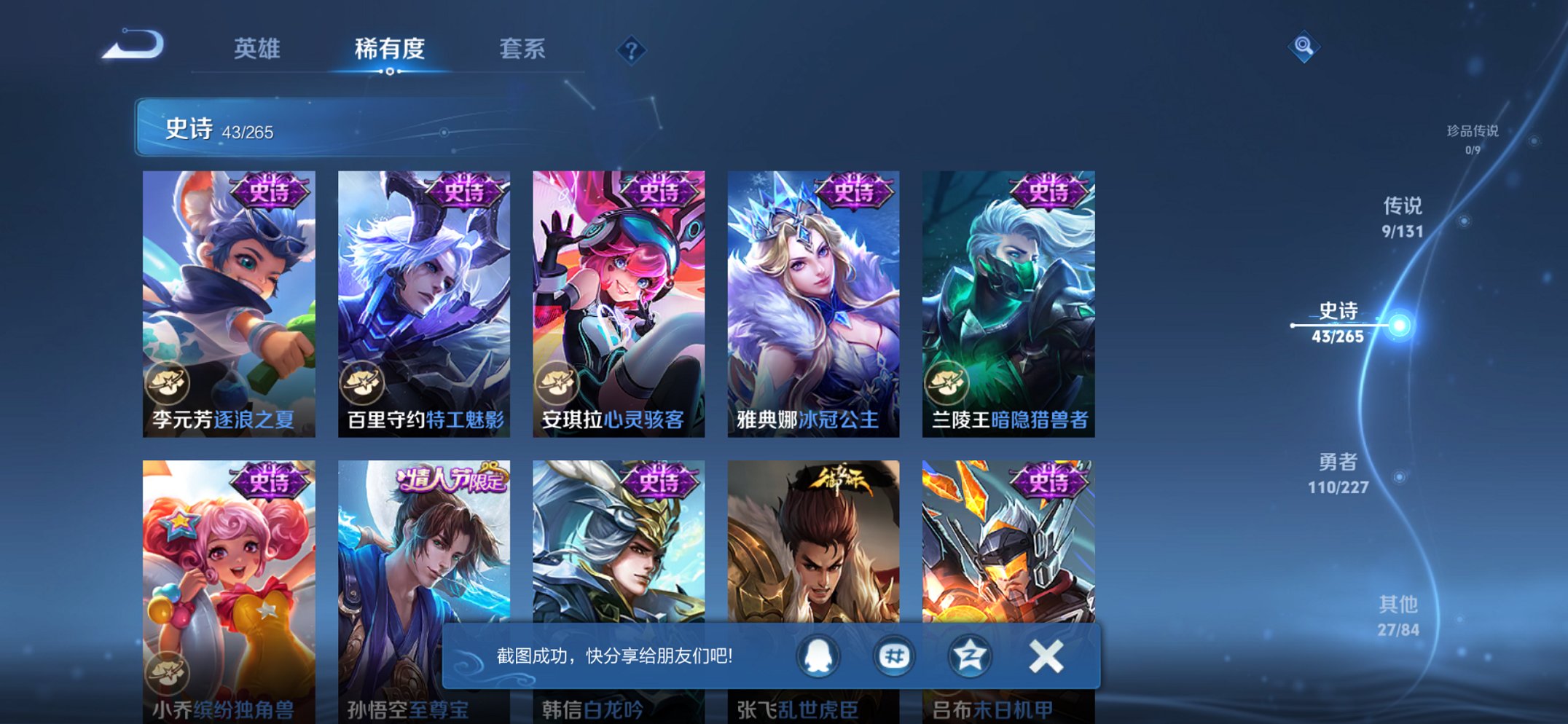Open help via the question mark icon
Image resolution: width=1568 pixels, height=724 pixels.
(x=631, y=50)
